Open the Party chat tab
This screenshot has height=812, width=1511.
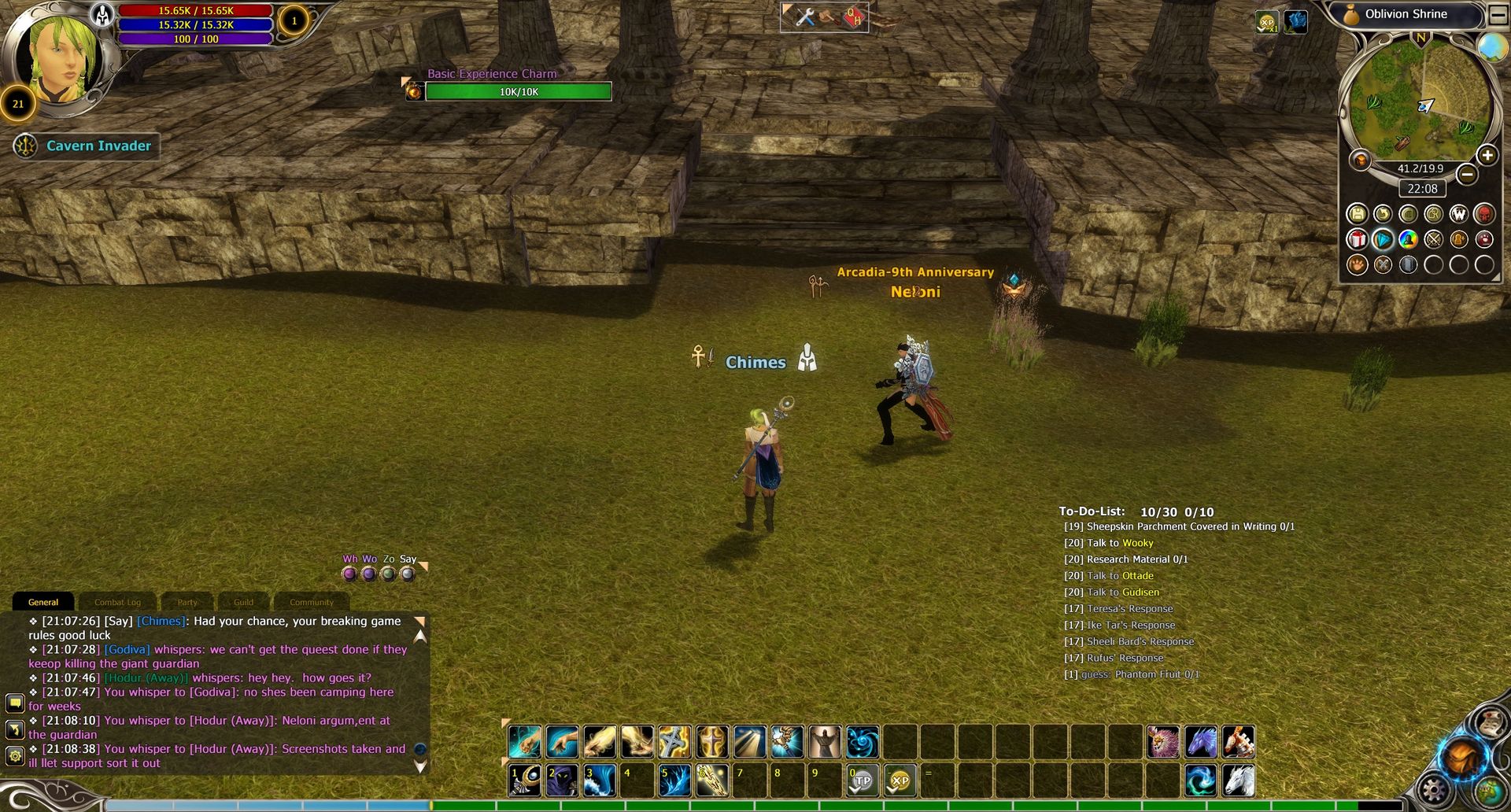point(187,603)
